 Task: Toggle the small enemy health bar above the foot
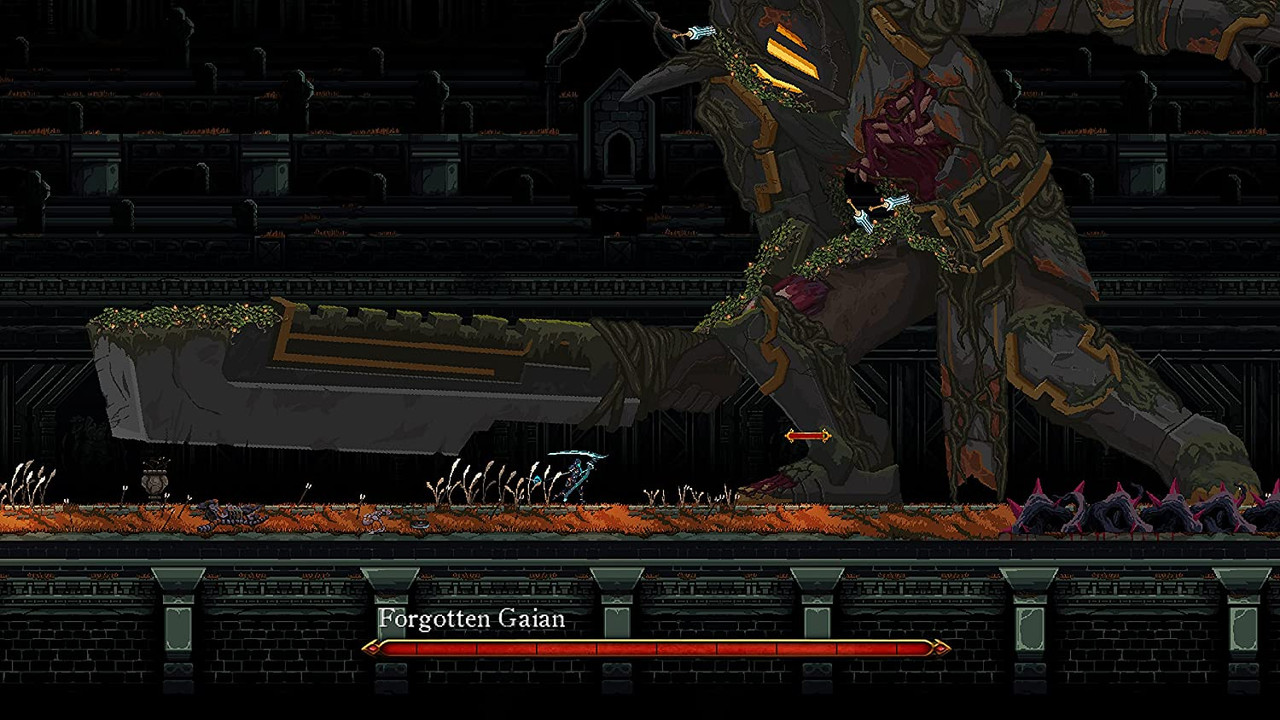tap(808, 435)
